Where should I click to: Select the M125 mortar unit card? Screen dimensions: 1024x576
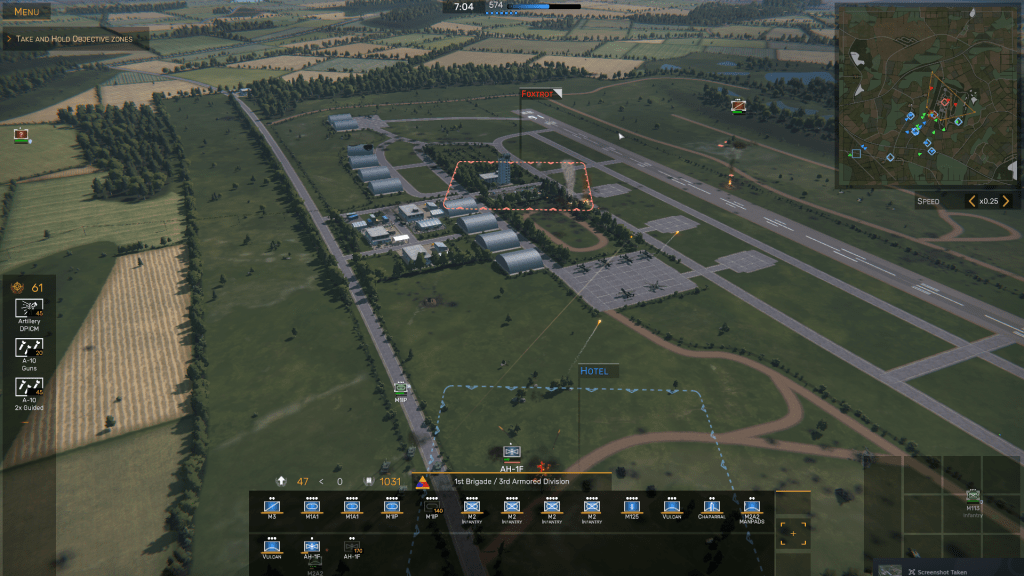click(x=632, y=509)
